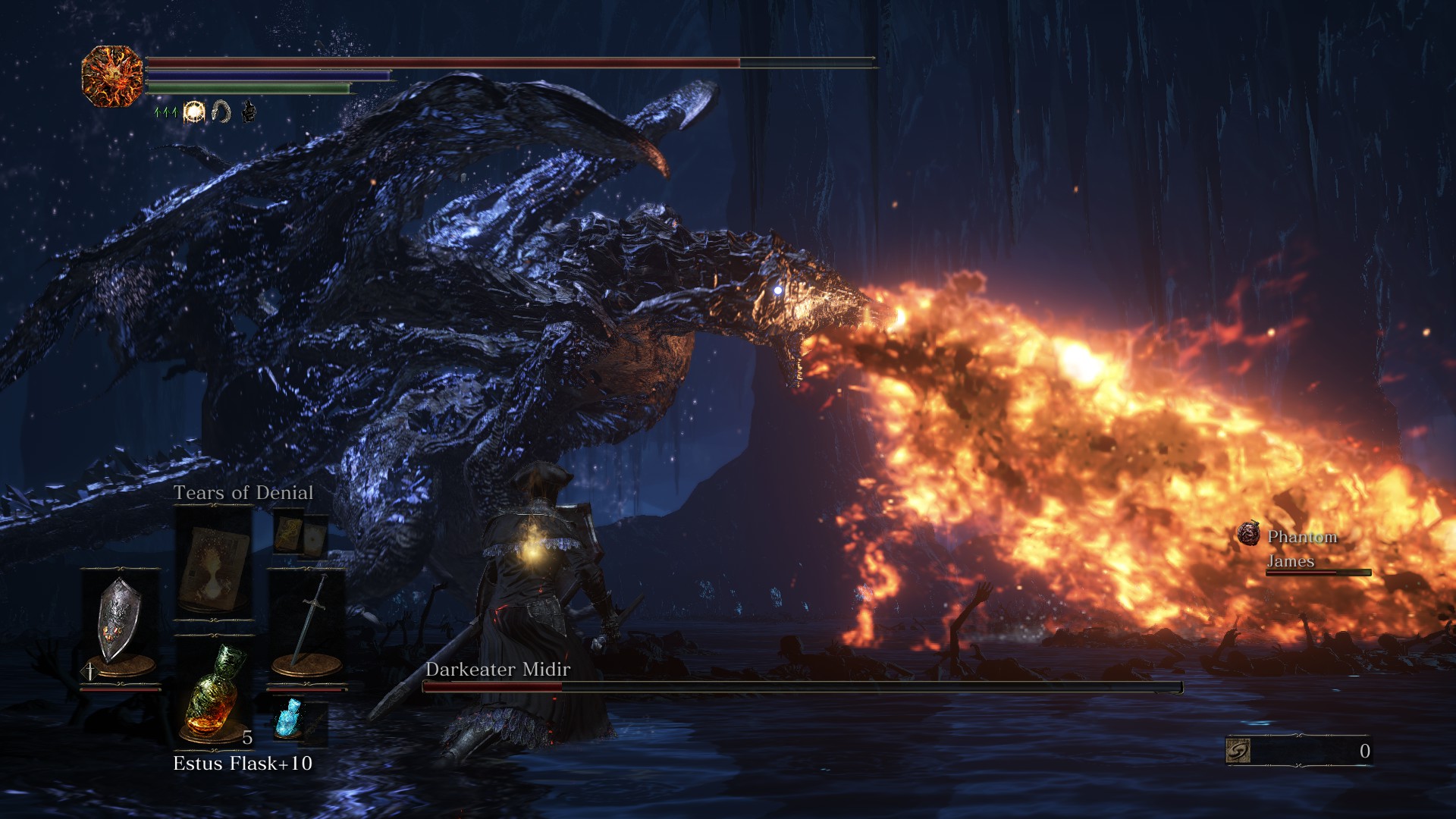
Task: Inspect the dark figure status icon
Action: click(248, 112)
